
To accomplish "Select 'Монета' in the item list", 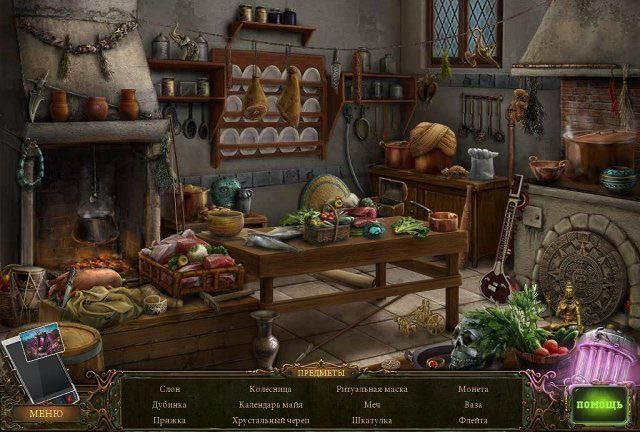I will [473, 388].
